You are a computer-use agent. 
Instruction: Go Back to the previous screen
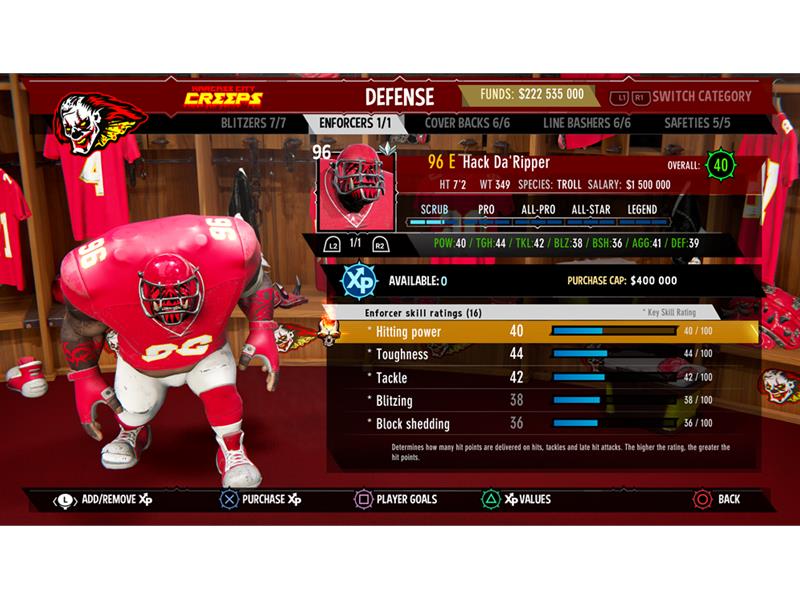717,499
